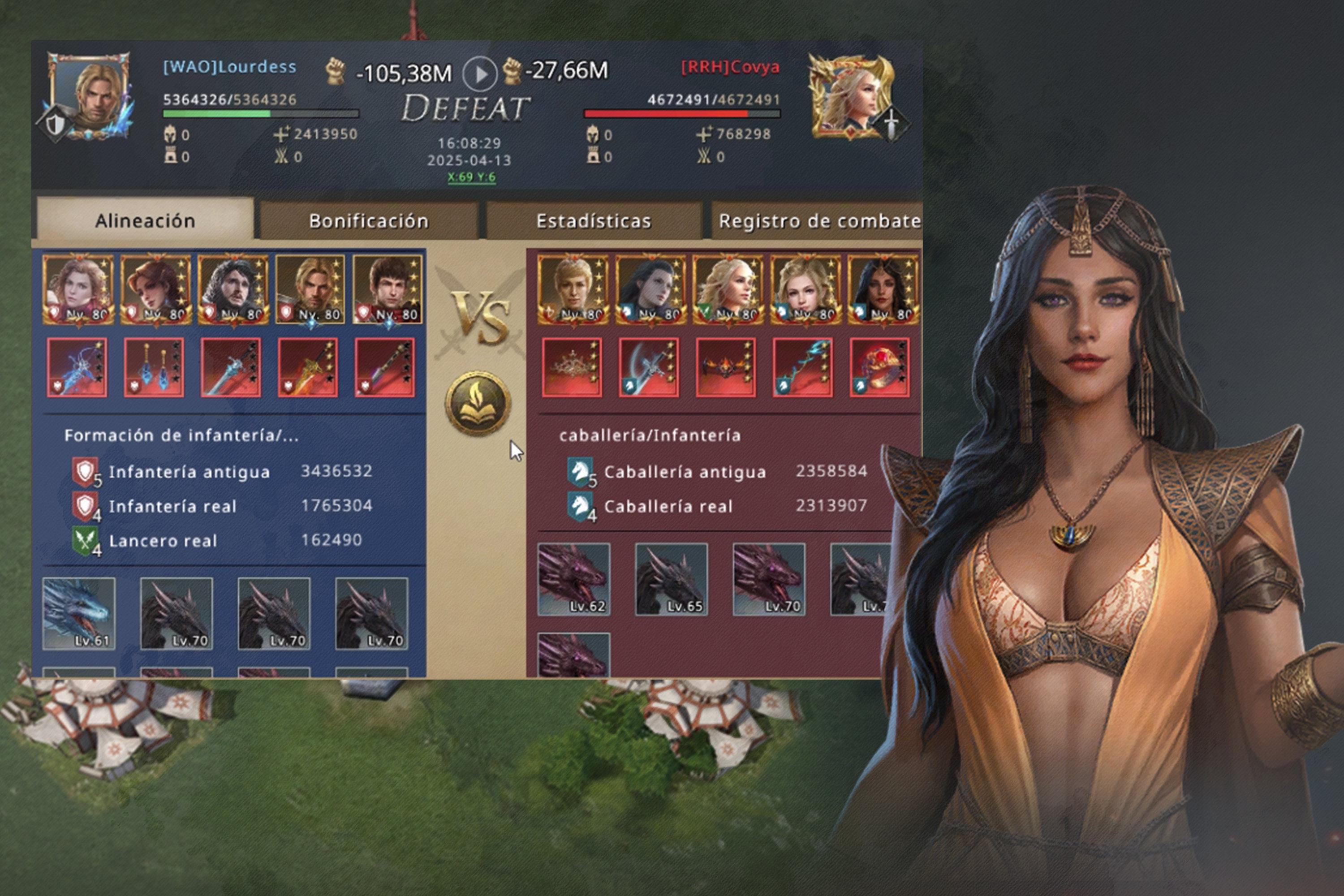1344x896 pixels.
Task: Inspect the blue earrings equipment slot
Action: coord(154,367)
